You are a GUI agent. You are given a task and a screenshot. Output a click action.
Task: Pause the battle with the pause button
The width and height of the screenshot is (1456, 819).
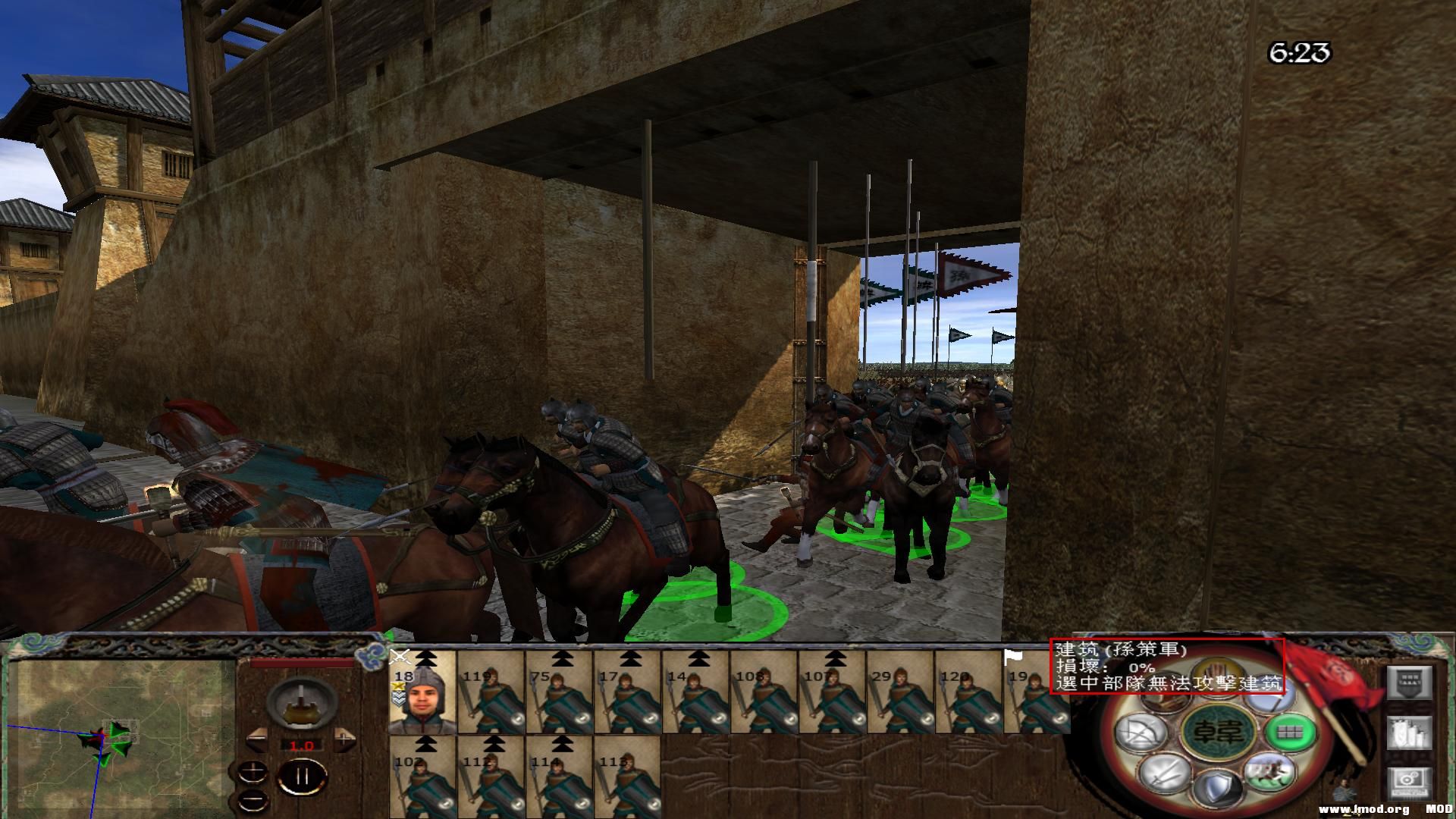(x=303, y=776)
